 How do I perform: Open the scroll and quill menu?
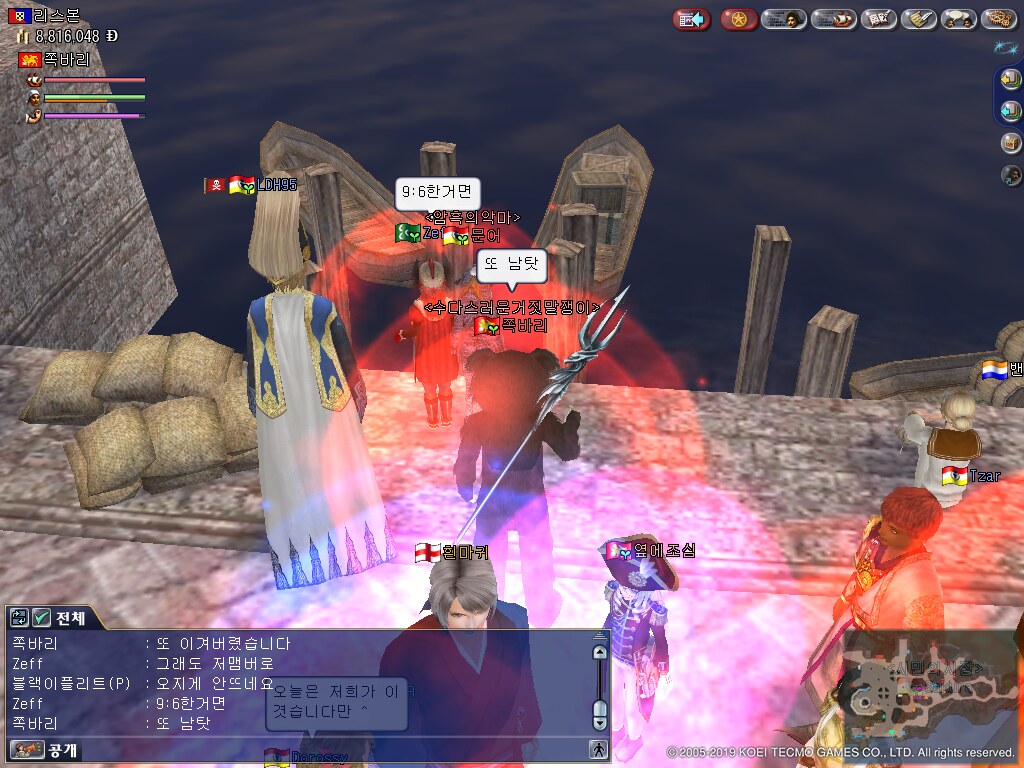(x=919, y=19)
